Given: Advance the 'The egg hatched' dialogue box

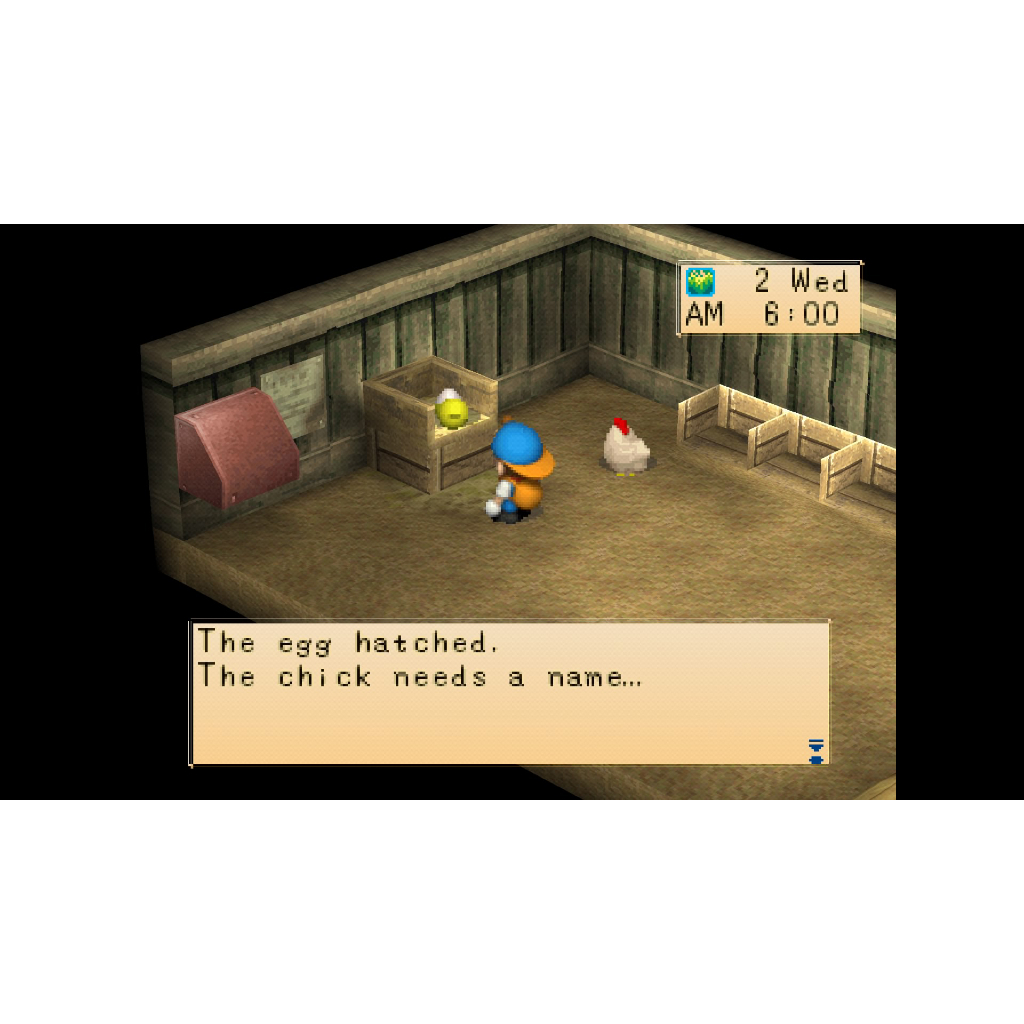Looking at the screenshot, I should (509, 693).
